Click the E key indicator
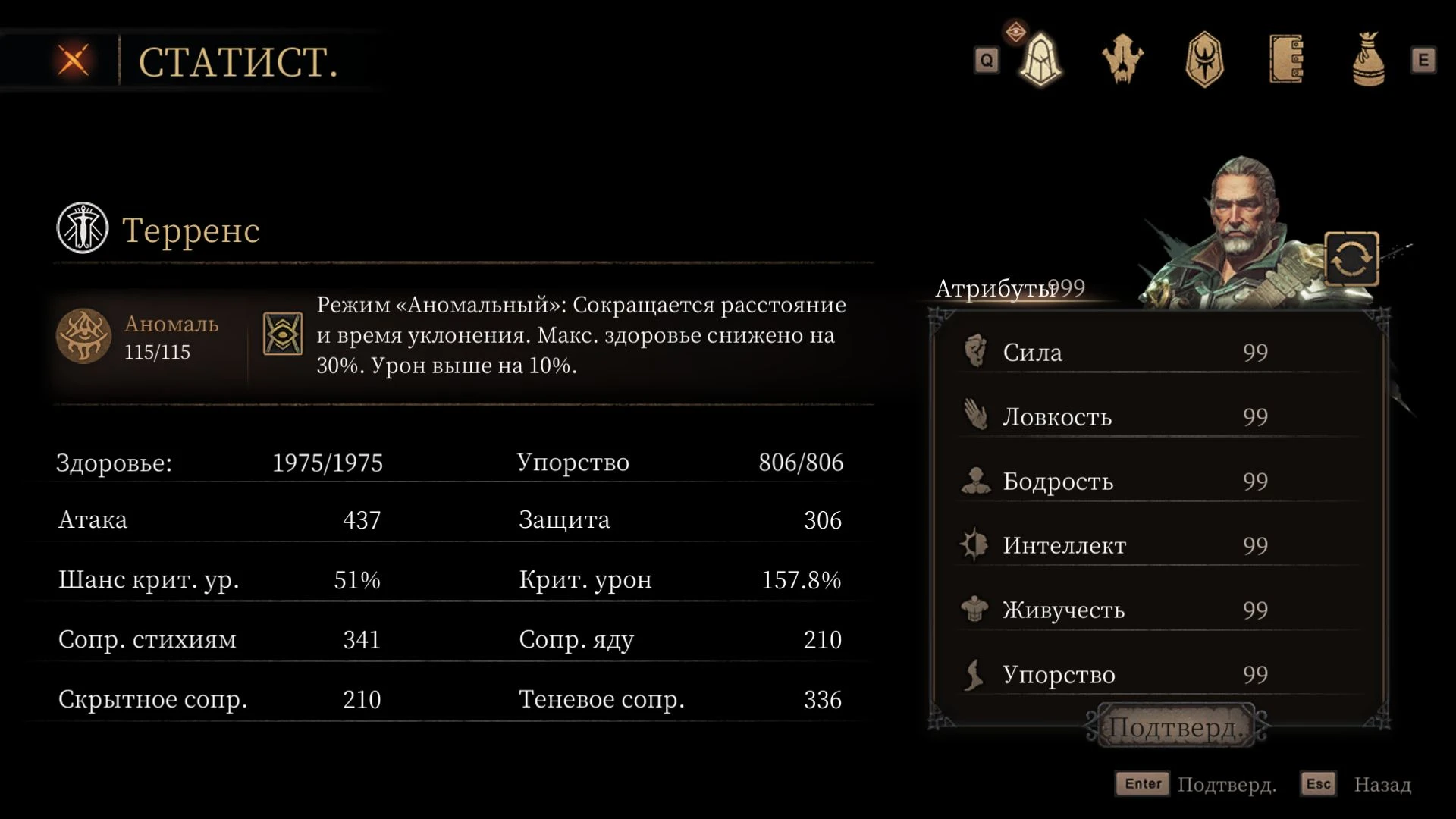 pyautogui.click(x=1423, y=59)
